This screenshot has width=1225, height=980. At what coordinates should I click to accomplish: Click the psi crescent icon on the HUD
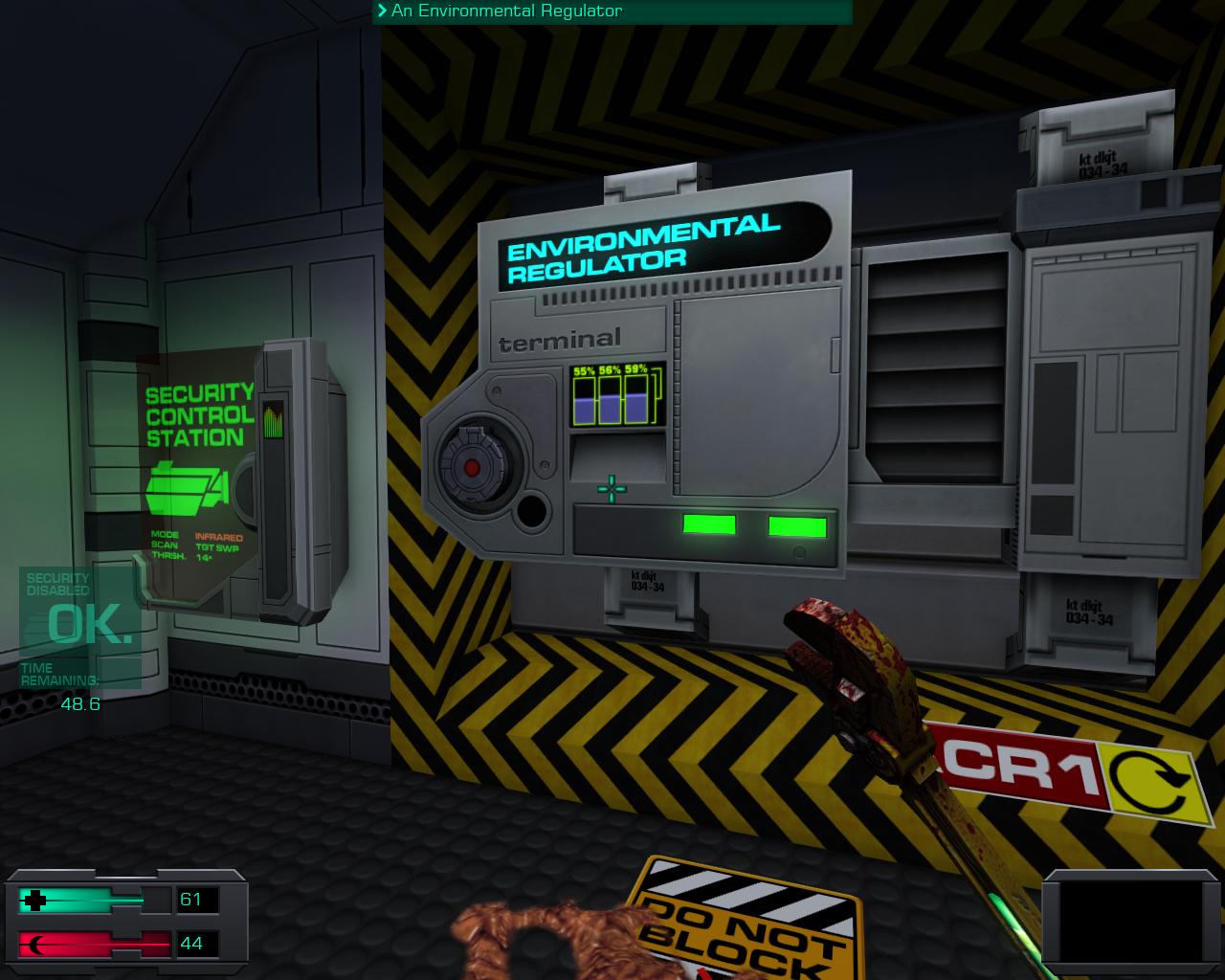click(x=37, y=943)
